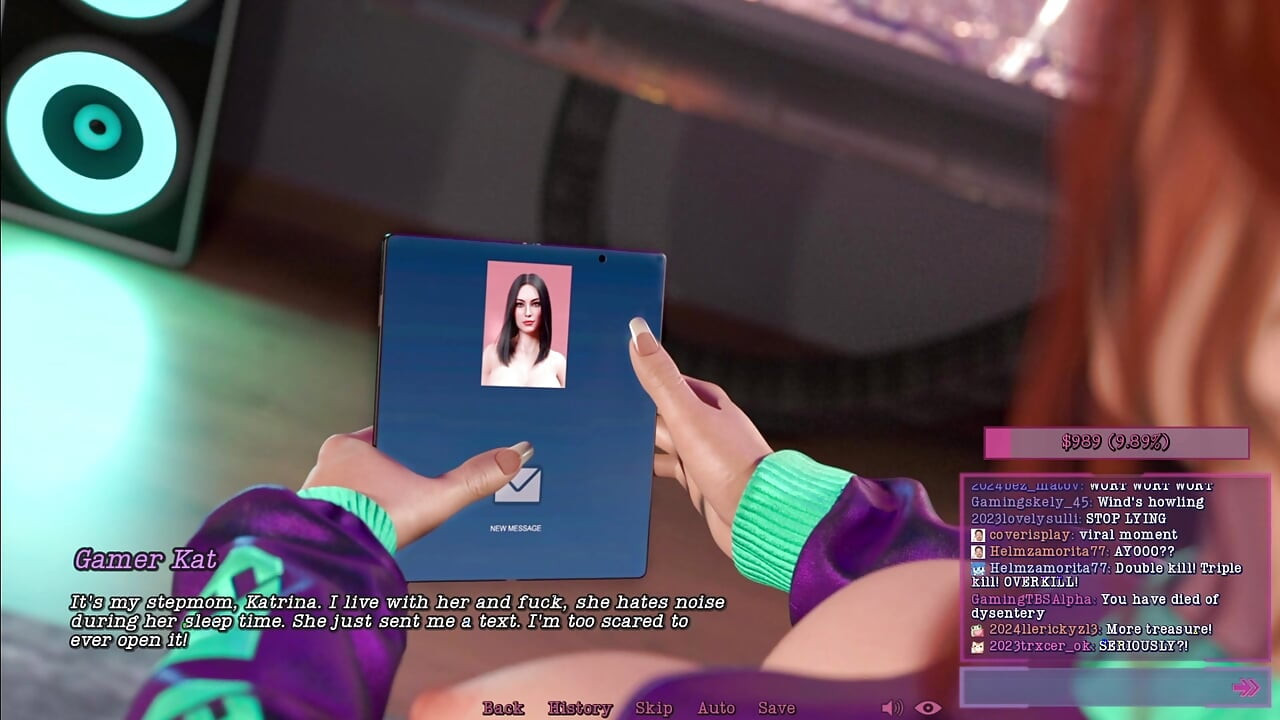This screenshot has height=720, width=1280.
Task: Click the Gamer Kat name label
Action: click(x=147, y=561)
